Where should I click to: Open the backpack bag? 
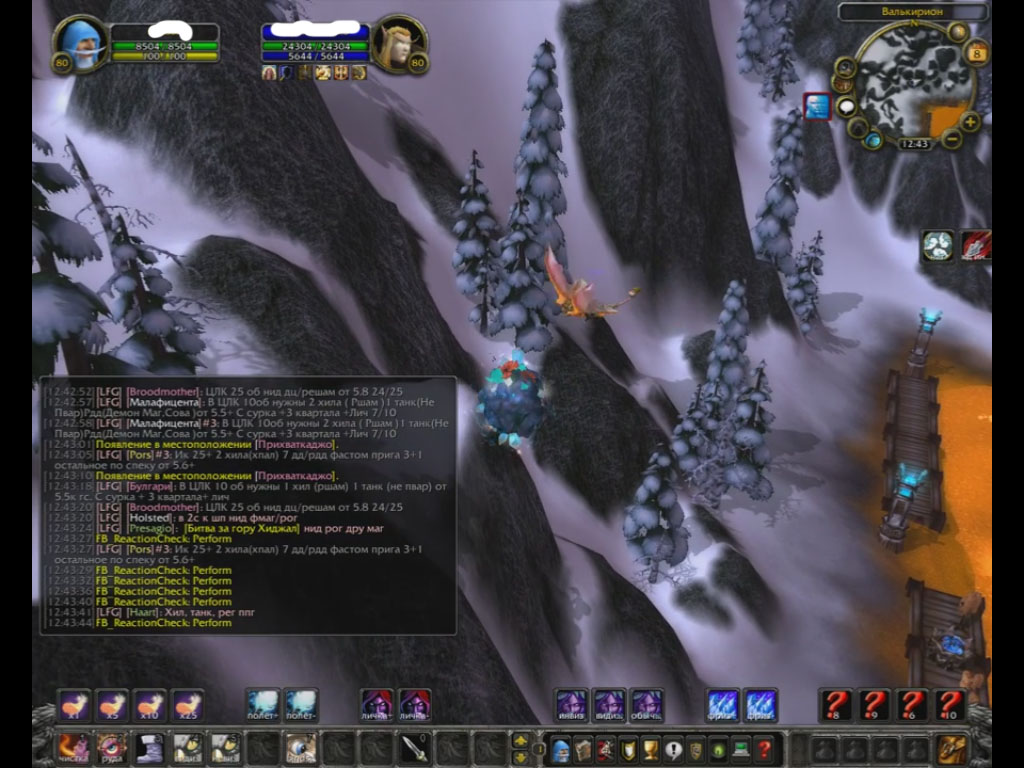[953, 748]
